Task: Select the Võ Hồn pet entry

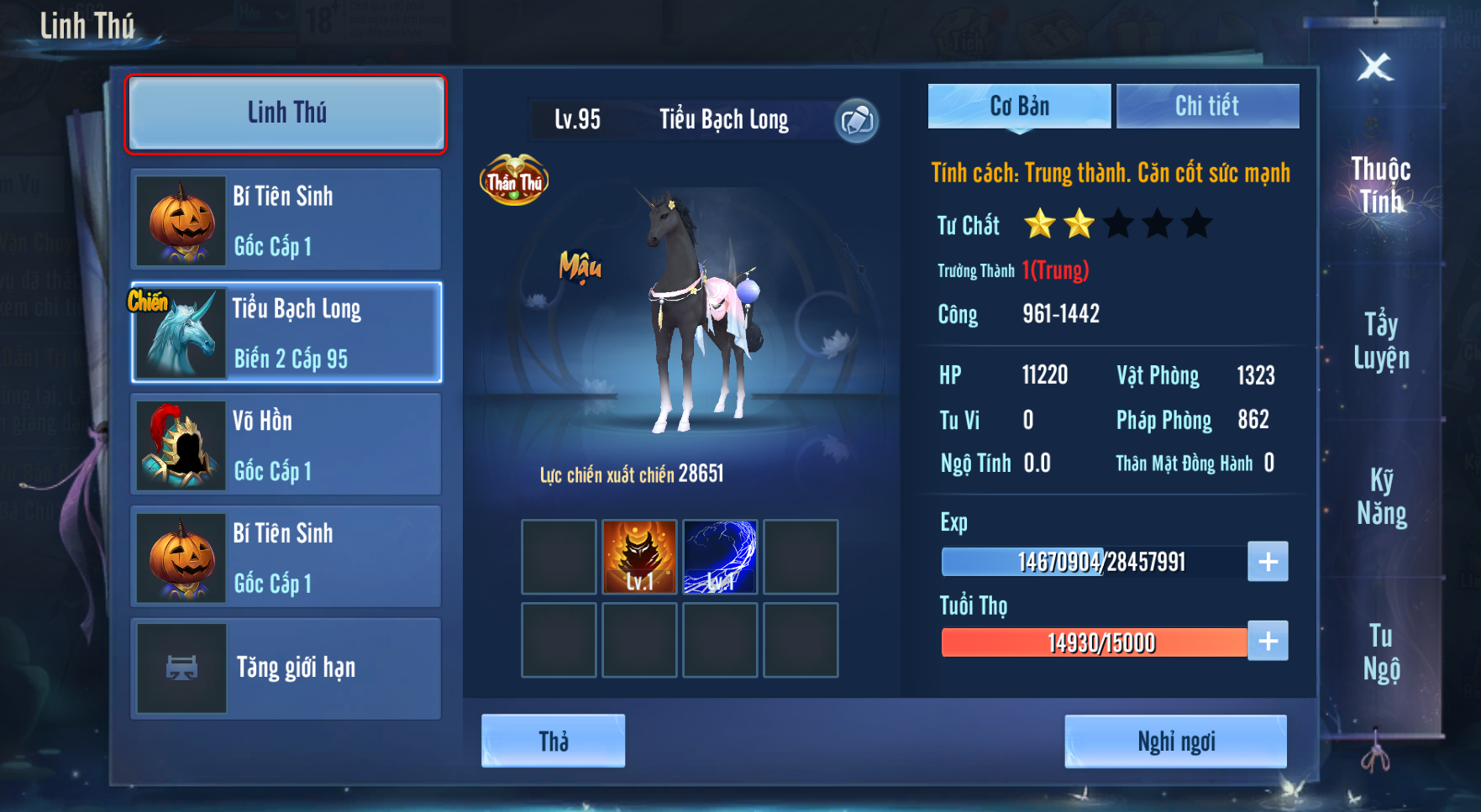Action: [286, 444]
